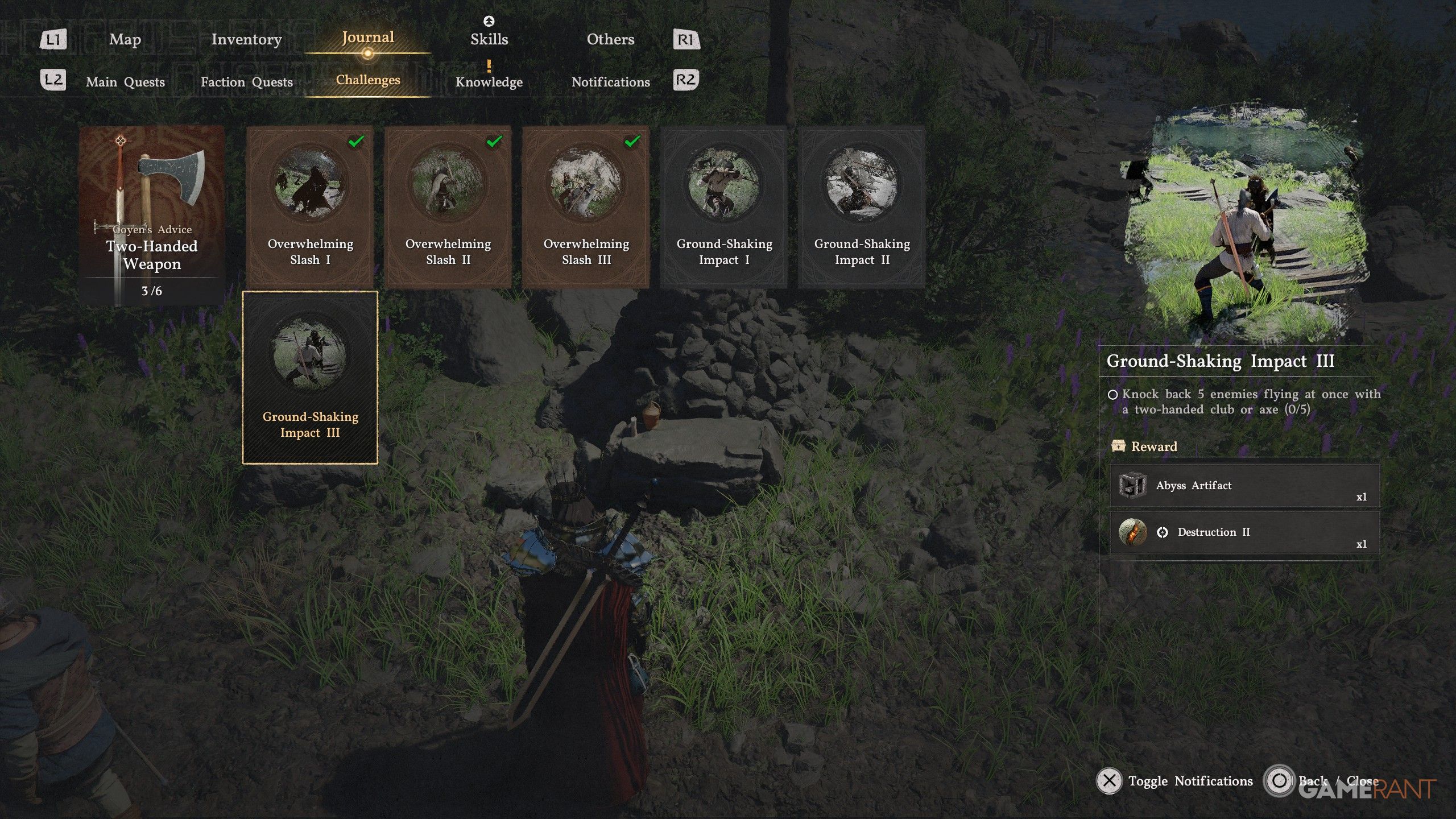This screenshot has height=819, width=1456.
Task: Select the Challenges sub-tab
Action: pyautogui.click(x=367, y=80)
